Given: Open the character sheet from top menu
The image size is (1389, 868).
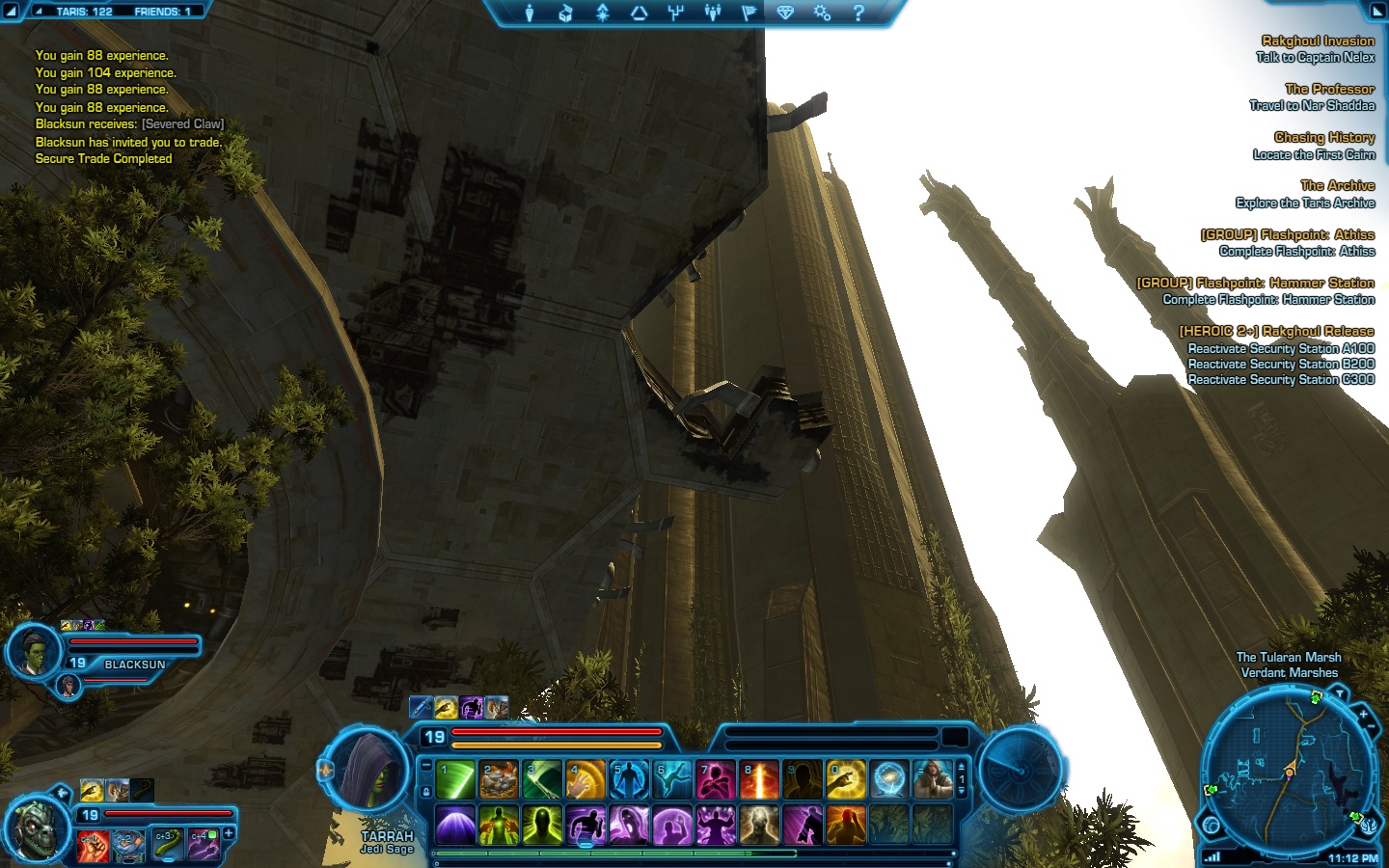Looking at the screenshot, I should pos(529,13).
